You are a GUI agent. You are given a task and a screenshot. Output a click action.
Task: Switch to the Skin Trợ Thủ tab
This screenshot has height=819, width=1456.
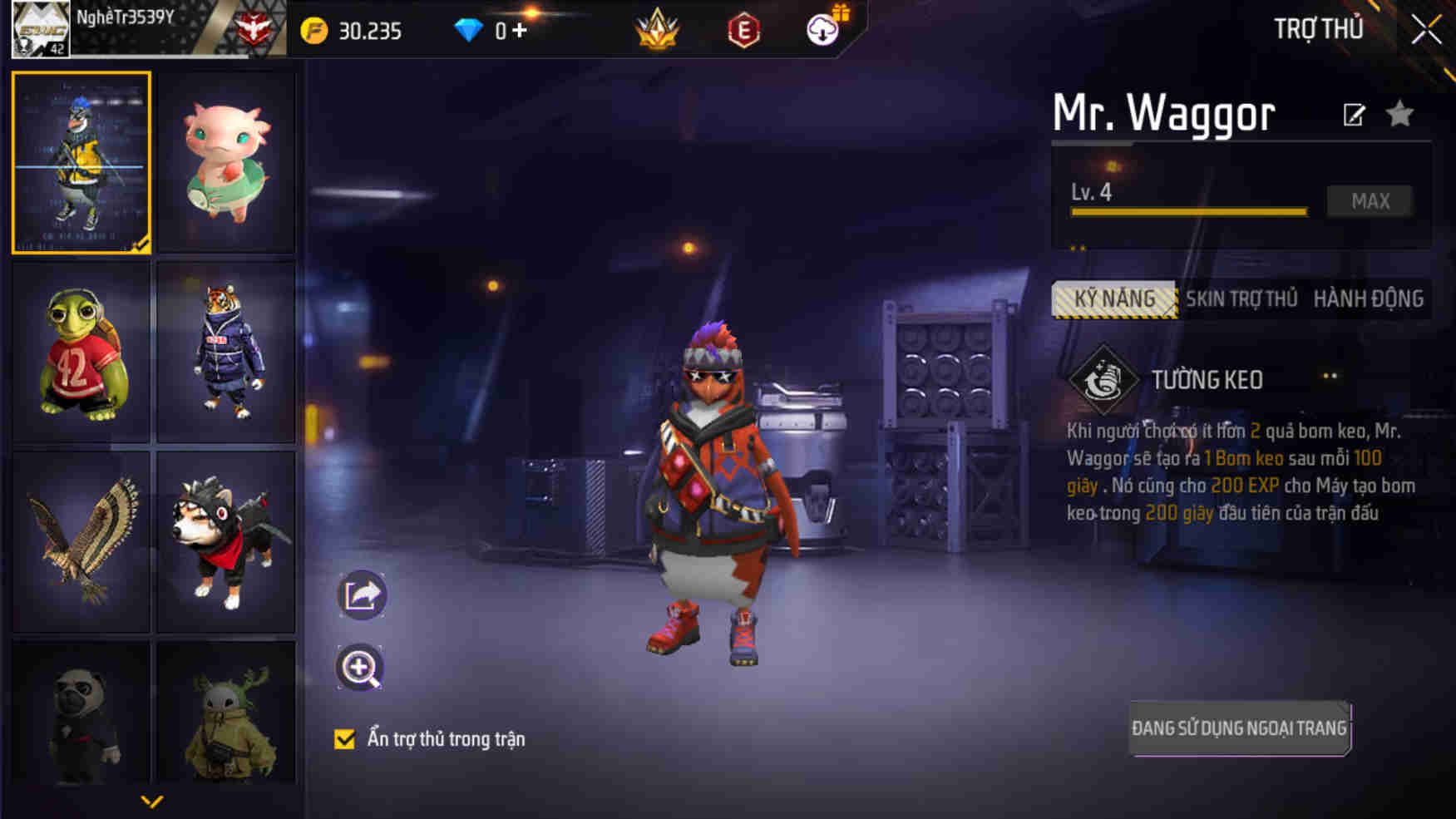point(1241,299)
